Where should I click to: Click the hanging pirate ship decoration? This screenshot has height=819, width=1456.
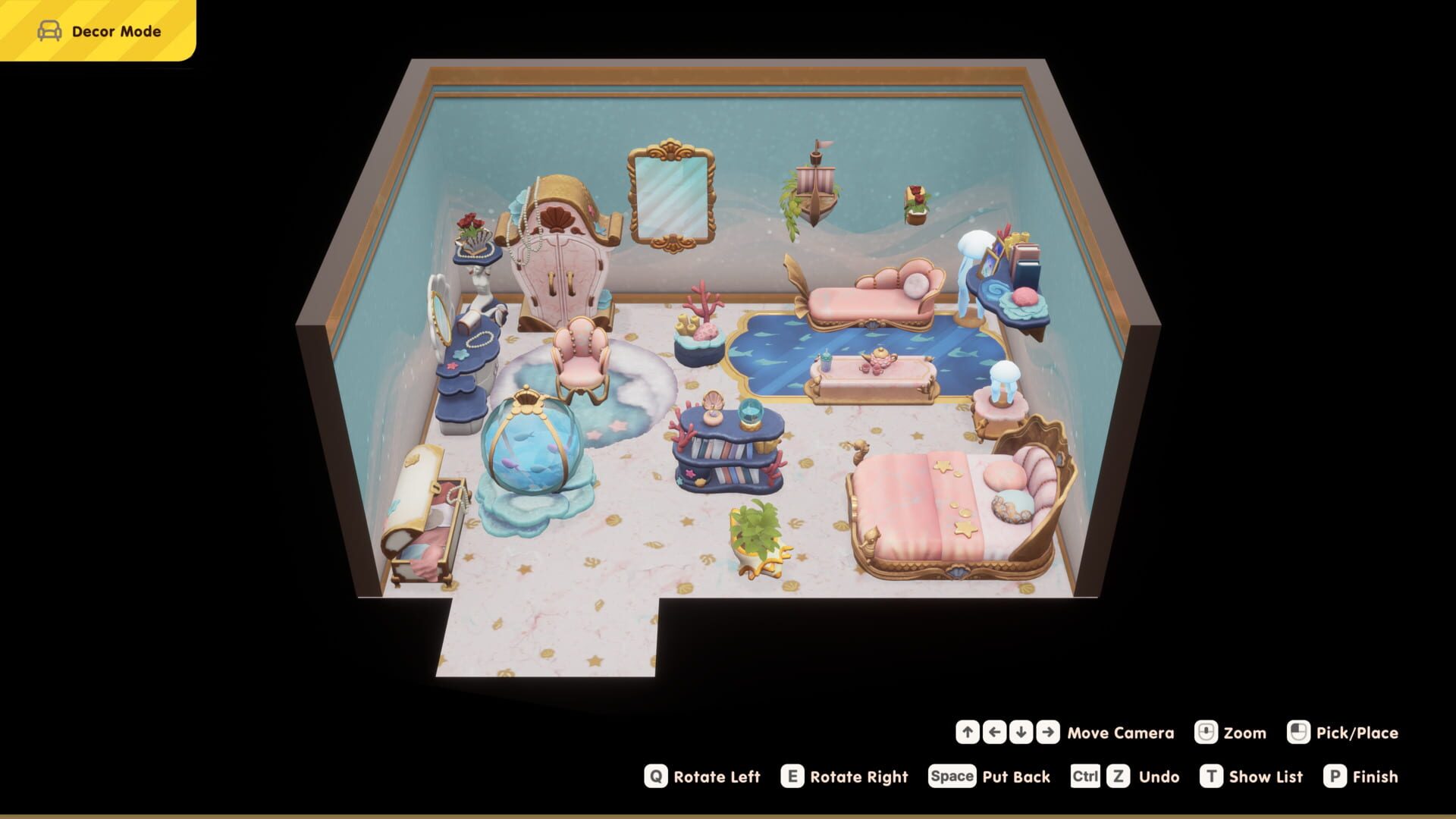(815, 190)
